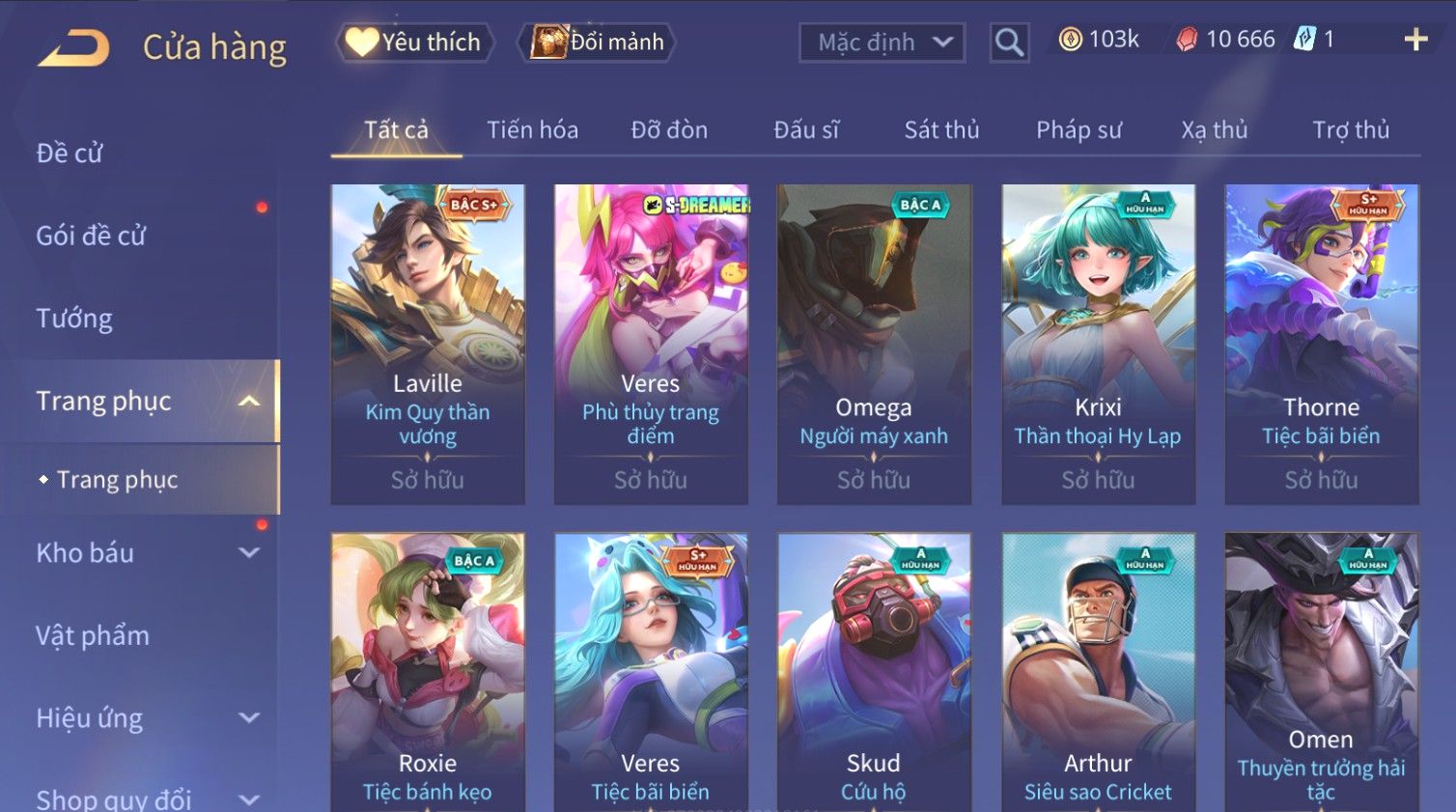Open the Tướng heroes section
This screenshot has height=812, width=1456.
pyautogui.click(x=74, y=319)
